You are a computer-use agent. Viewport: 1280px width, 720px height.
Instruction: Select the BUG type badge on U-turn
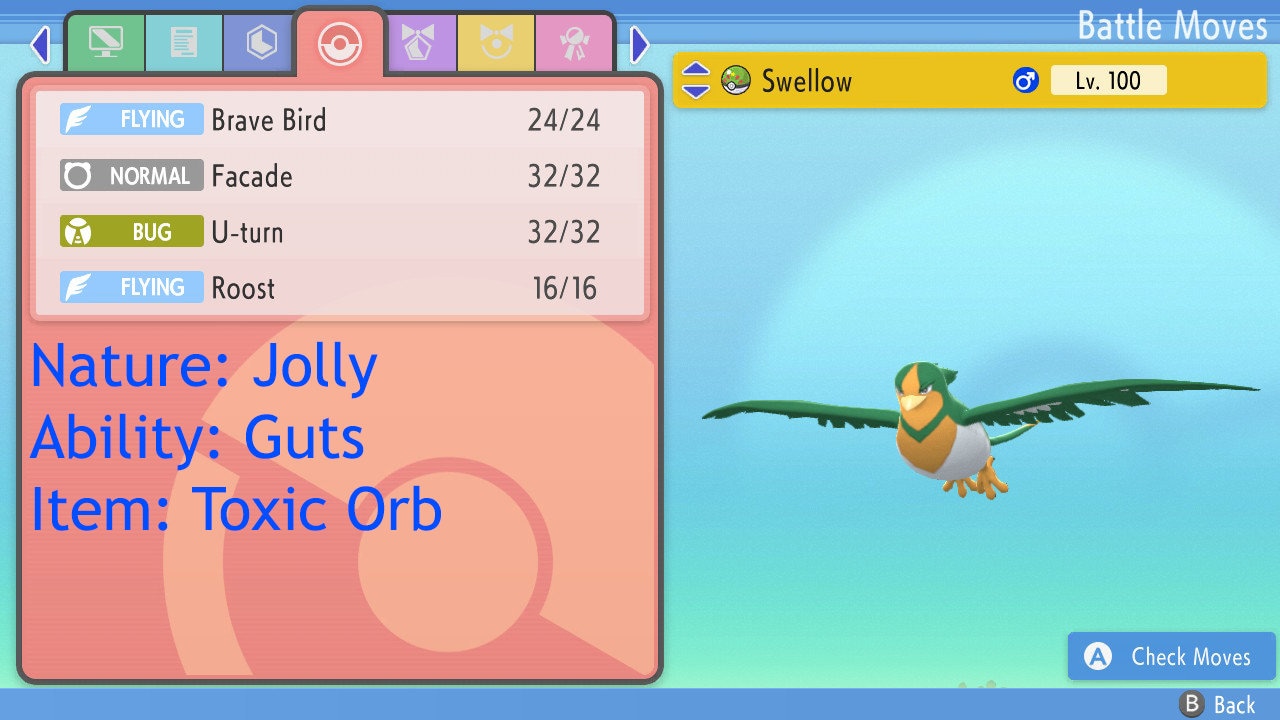click(131, 231)
